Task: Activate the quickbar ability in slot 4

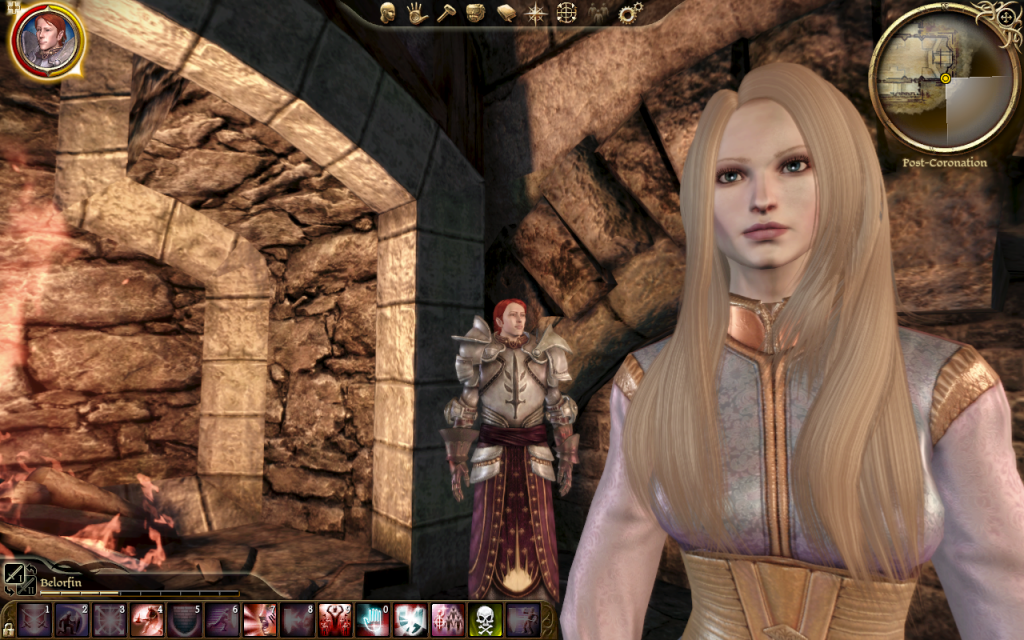Action: 147,620
